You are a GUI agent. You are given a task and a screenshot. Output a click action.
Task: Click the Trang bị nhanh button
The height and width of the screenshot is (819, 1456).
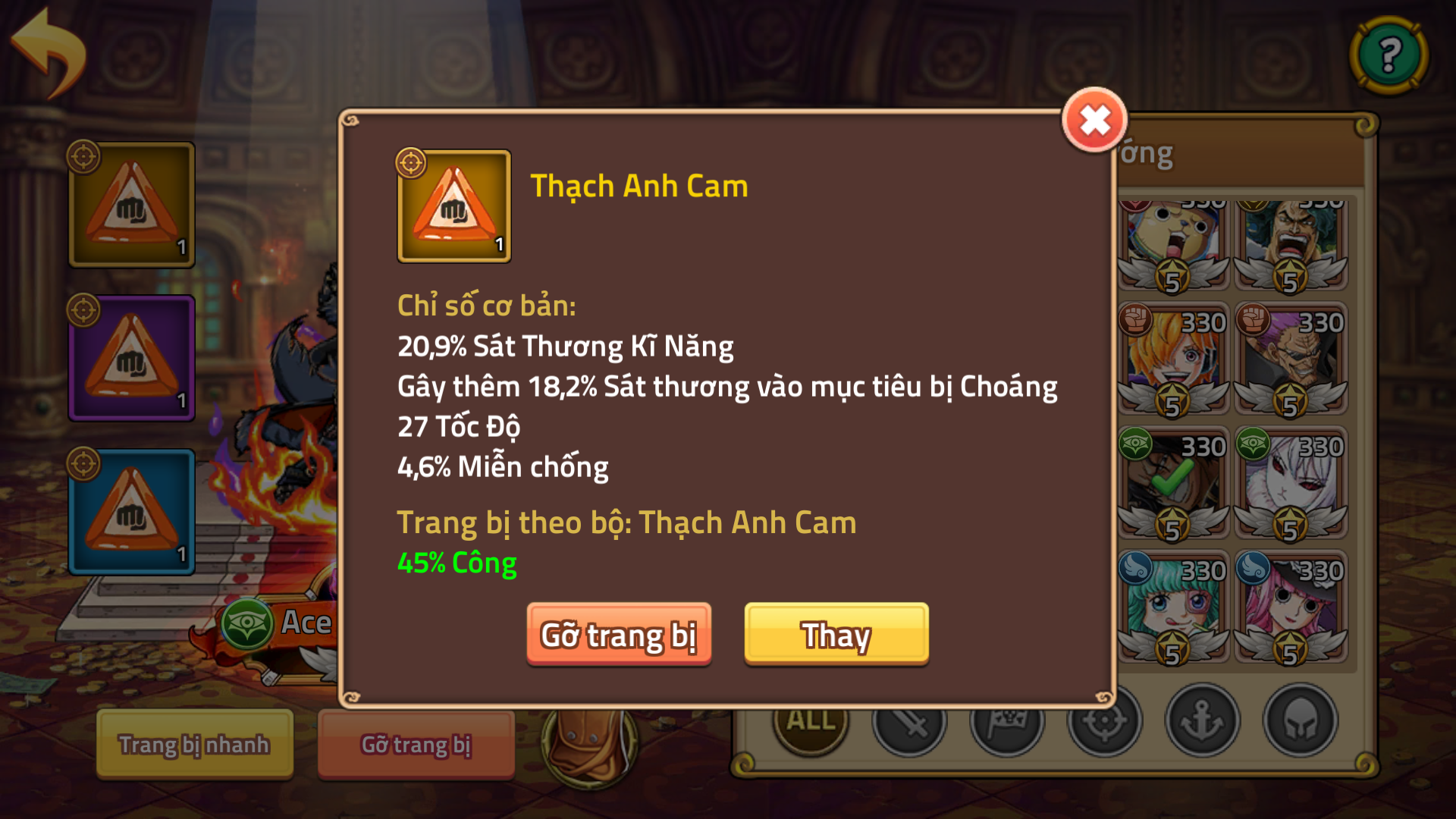click(x=193, y=745)
